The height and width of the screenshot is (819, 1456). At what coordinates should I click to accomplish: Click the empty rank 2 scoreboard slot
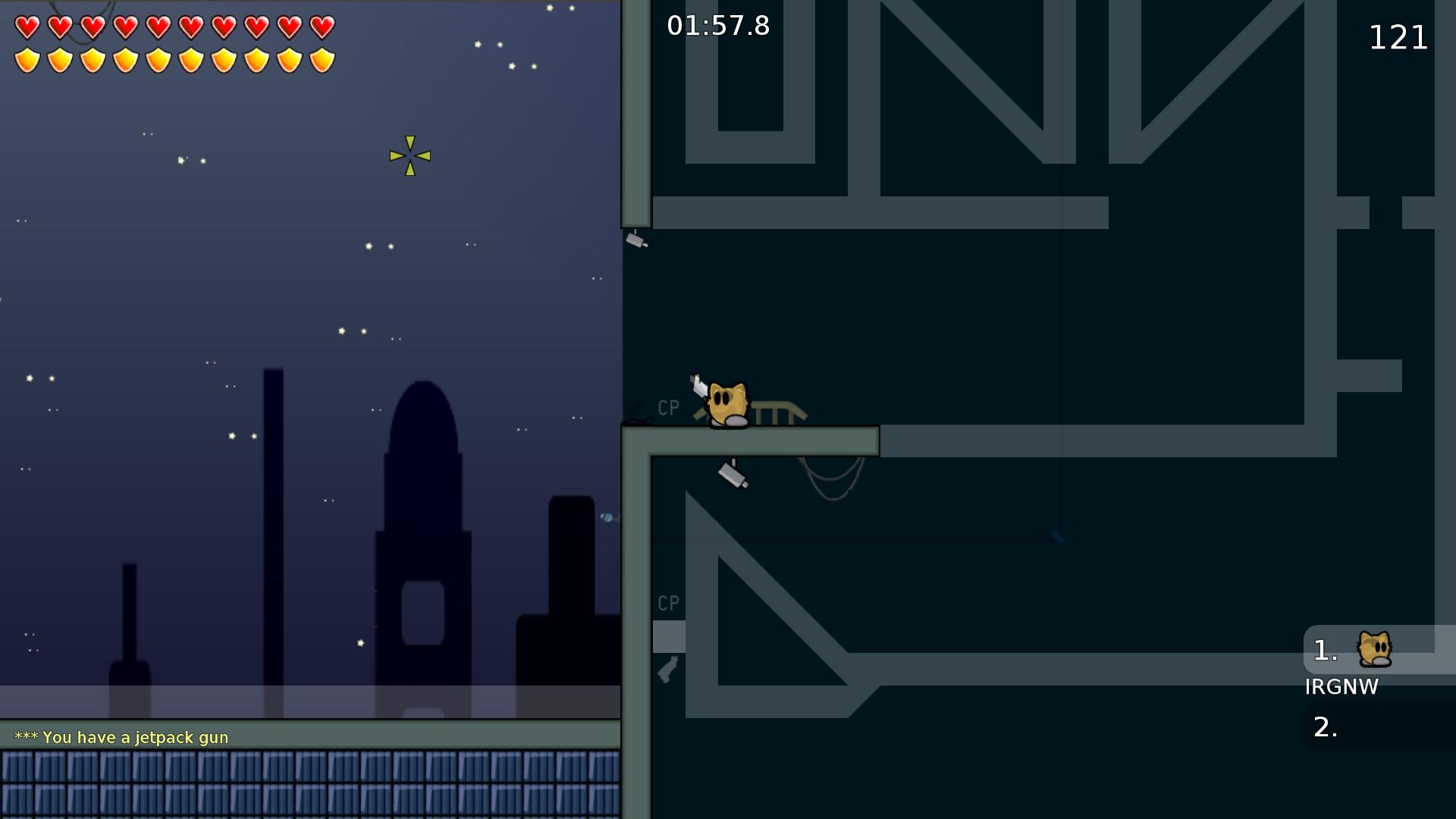[x=1324, y=728]
